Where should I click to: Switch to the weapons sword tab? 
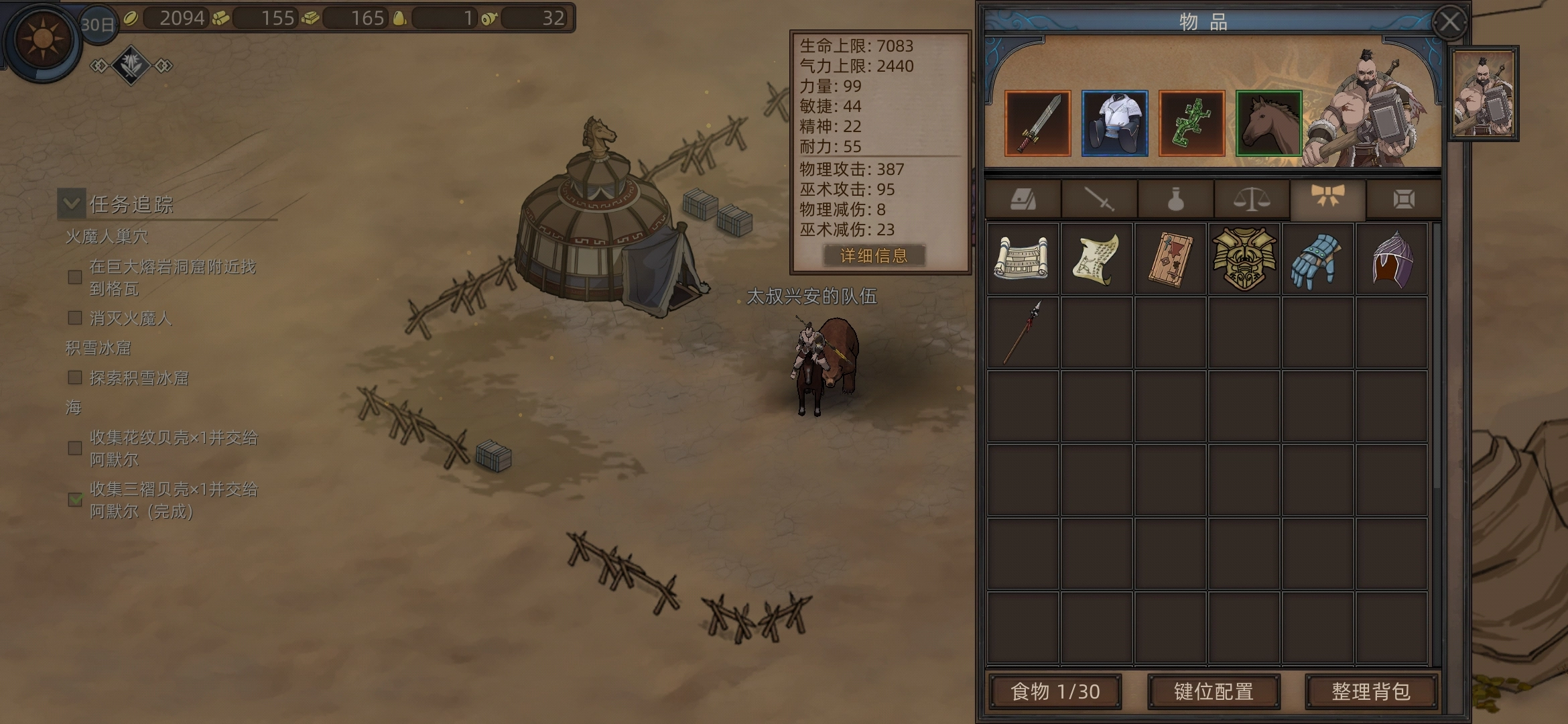click(x=1099, y=199)
